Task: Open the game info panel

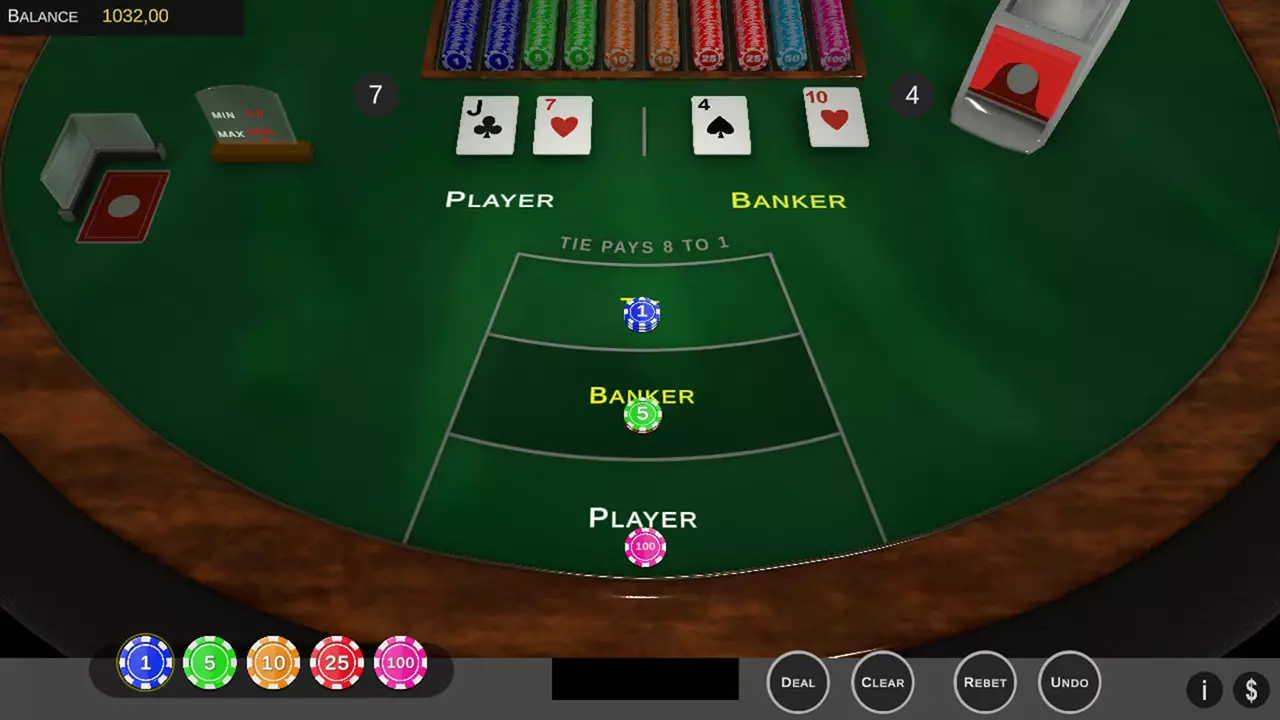Action: pos(1204,690)
